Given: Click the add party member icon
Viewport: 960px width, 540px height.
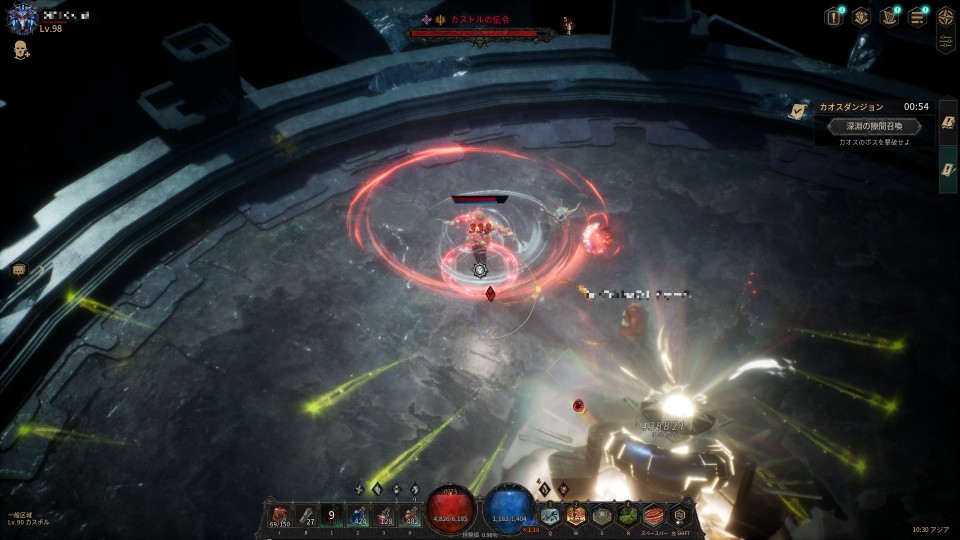Looking at the screenshot, I should [x=20, y=50].
